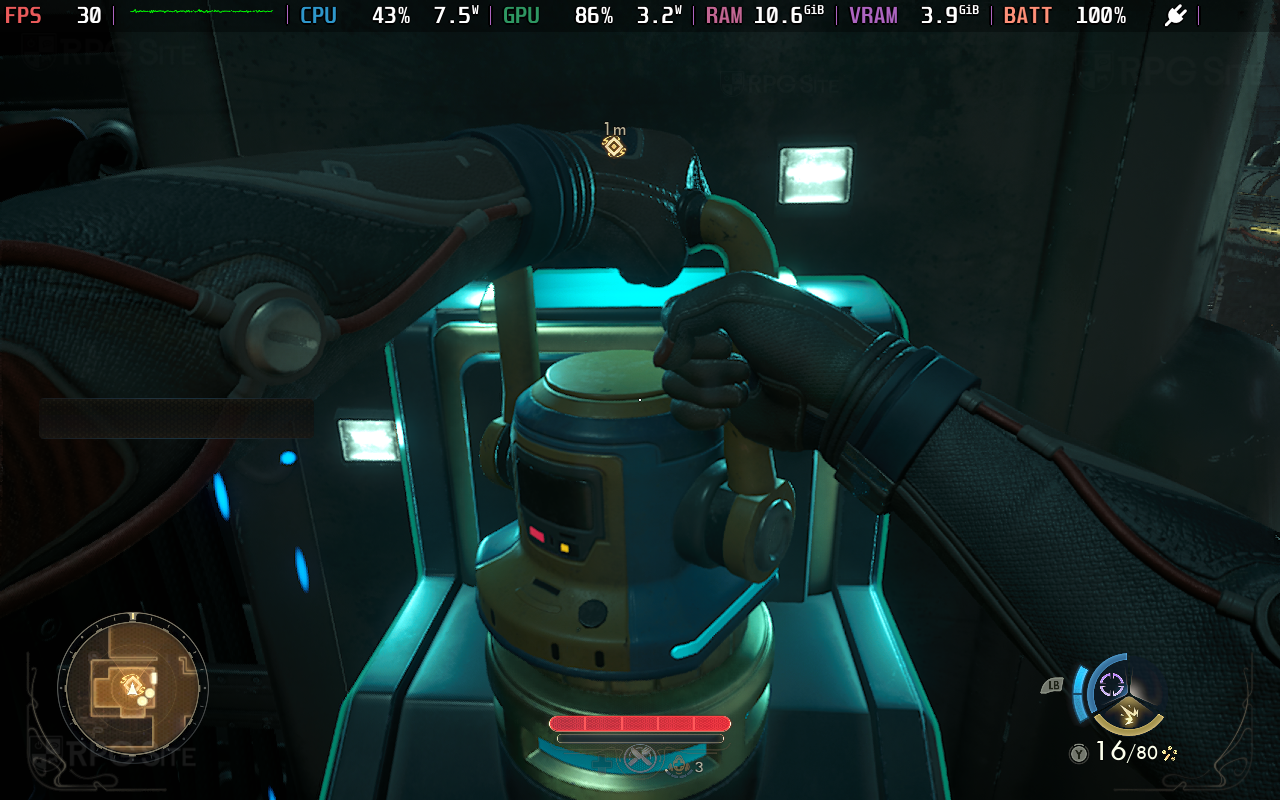Activate the lightning bolt wheel segment
1280x800 pixels.
[x=1129, y=716]
